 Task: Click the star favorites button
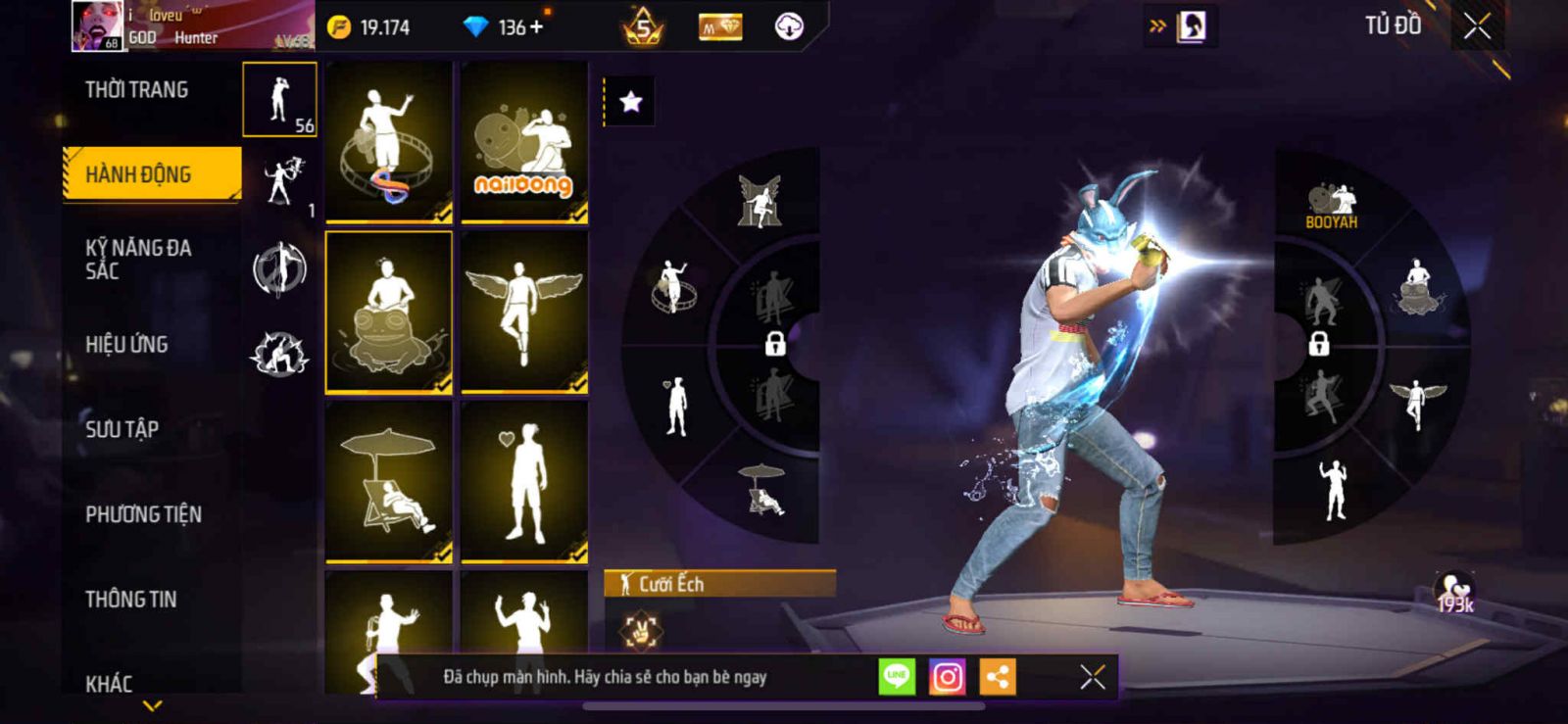[630, 102]
